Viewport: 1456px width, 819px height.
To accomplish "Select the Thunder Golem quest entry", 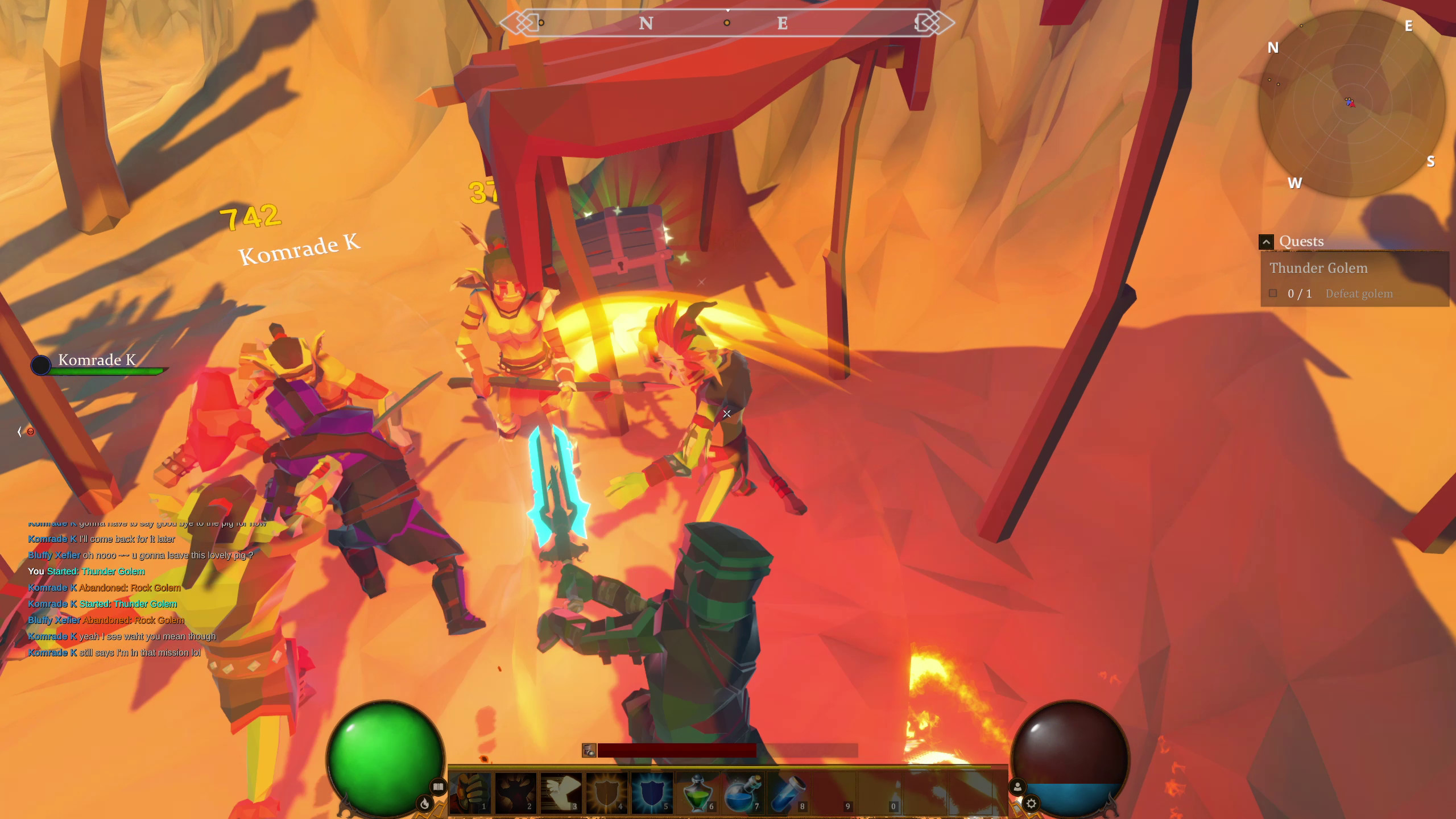I will [1318, 268].
